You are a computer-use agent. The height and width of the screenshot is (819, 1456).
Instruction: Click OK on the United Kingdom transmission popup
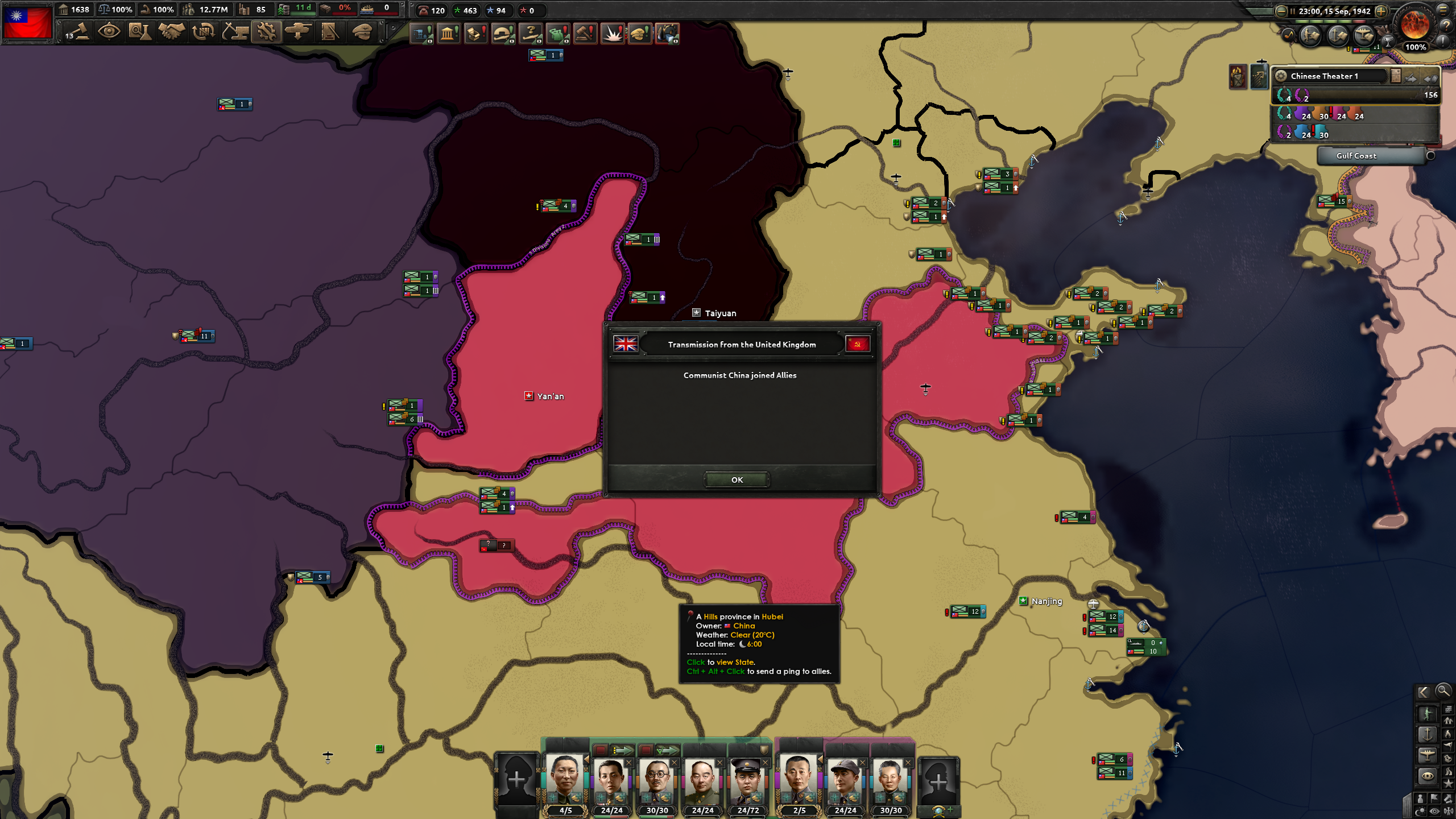pyautogui.click(x=737, y=479)
